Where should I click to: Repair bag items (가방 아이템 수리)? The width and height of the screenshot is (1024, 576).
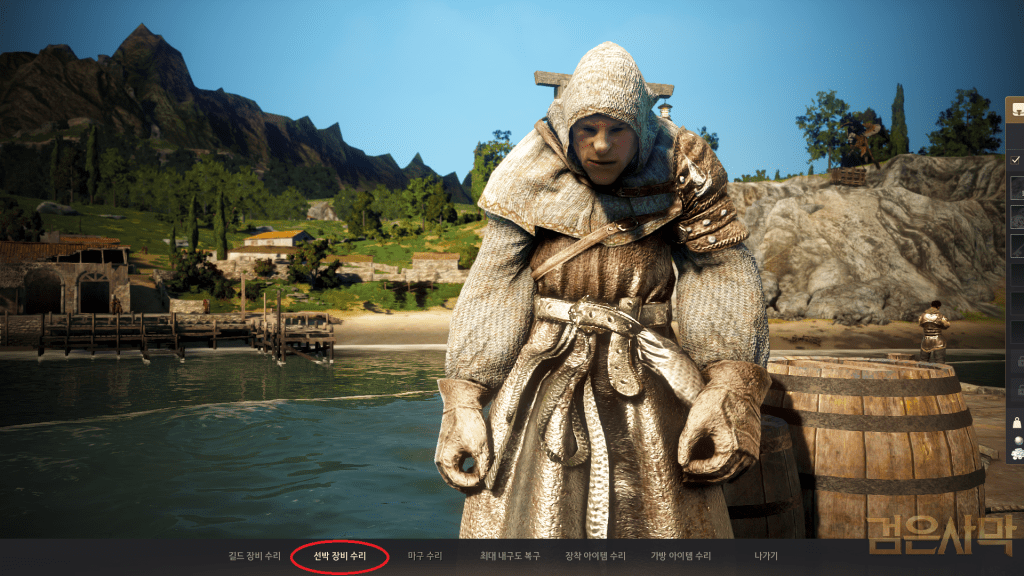(x=681, y=556)
